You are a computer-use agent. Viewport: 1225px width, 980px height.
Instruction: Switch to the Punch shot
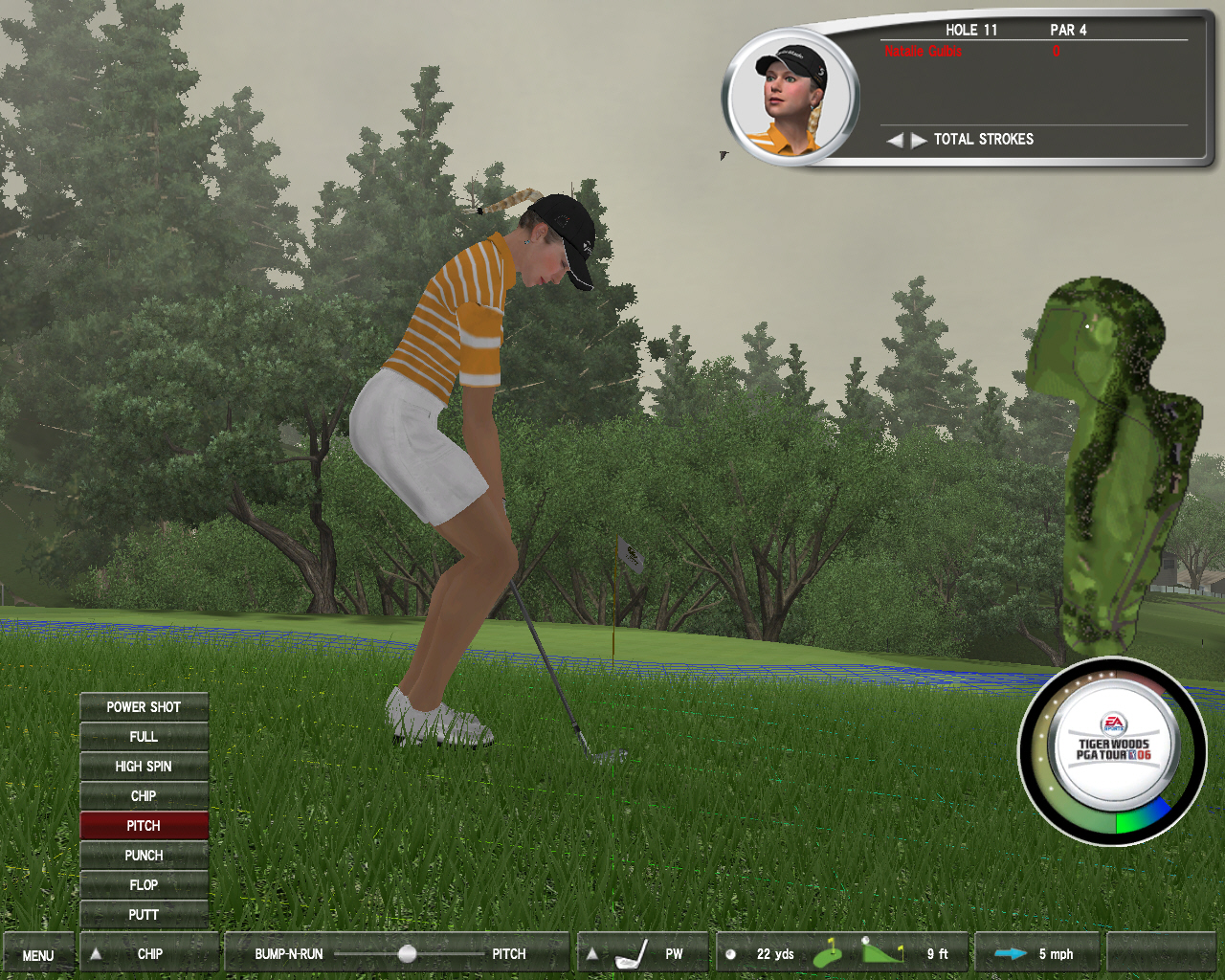(x=144, y=856)
